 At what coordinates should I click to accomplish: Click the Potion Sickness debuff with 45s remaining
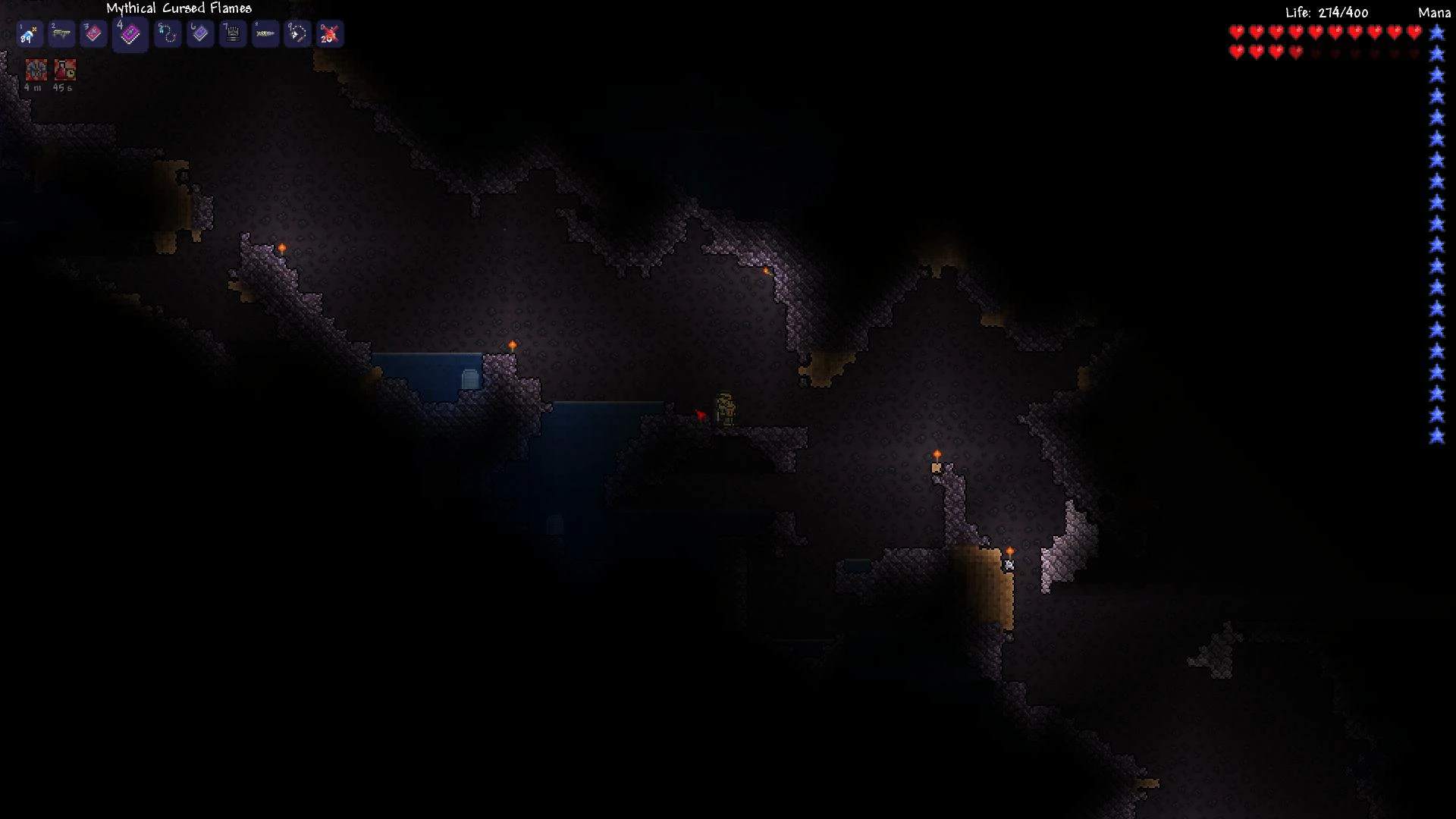[x=65, y=71]
